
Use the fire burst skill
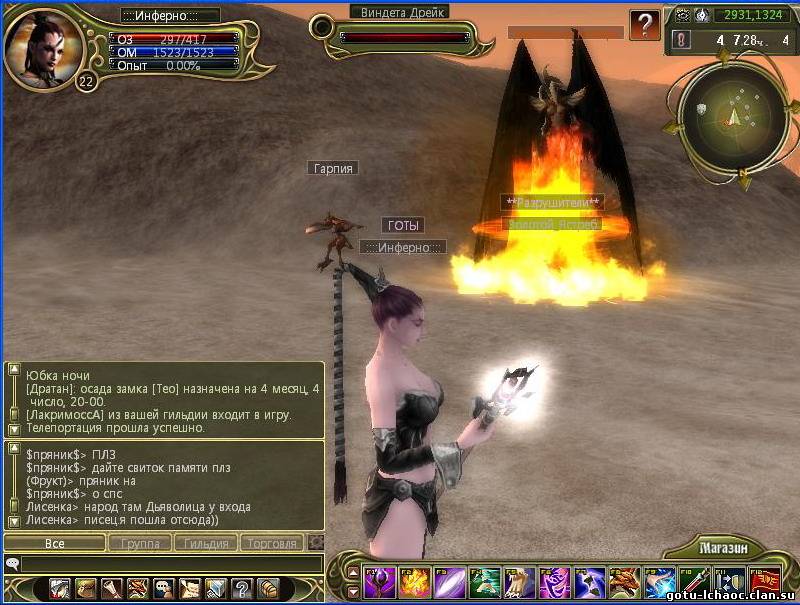pyautogui.click(x=413, y=582)
